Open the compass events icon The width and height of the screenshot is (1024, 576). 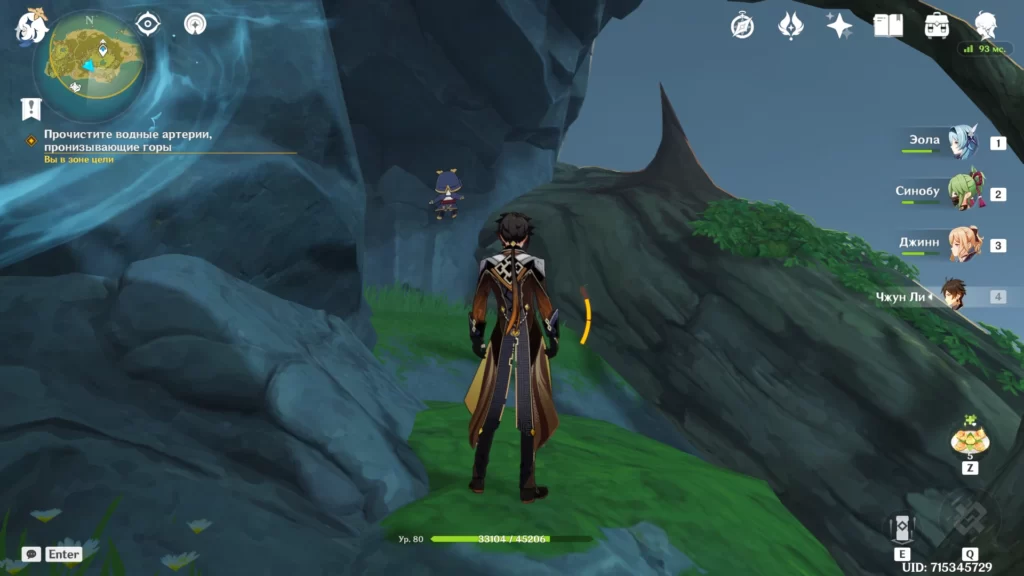point(742,26)
